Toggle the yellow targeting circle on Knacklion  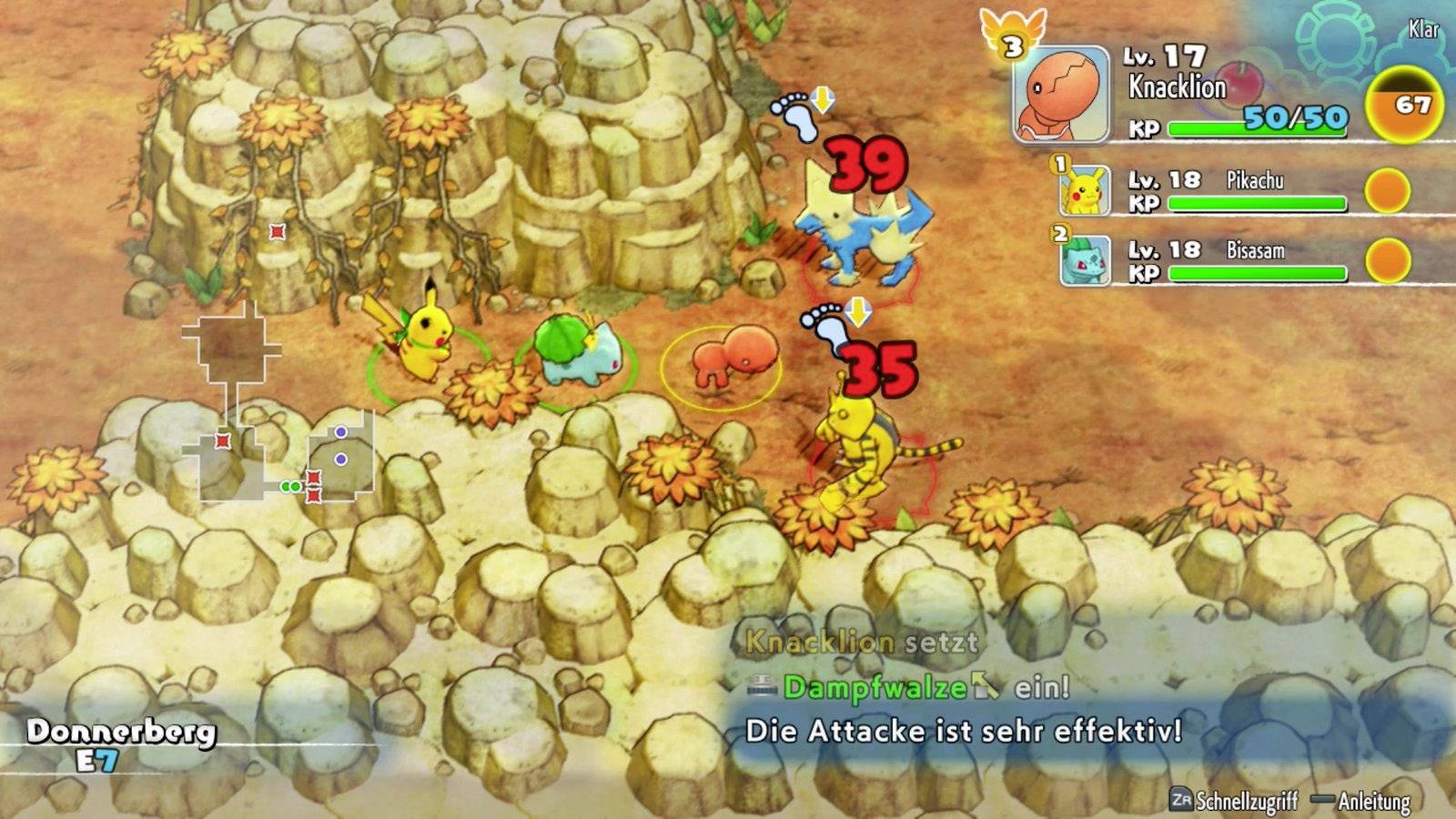[723, 364]
